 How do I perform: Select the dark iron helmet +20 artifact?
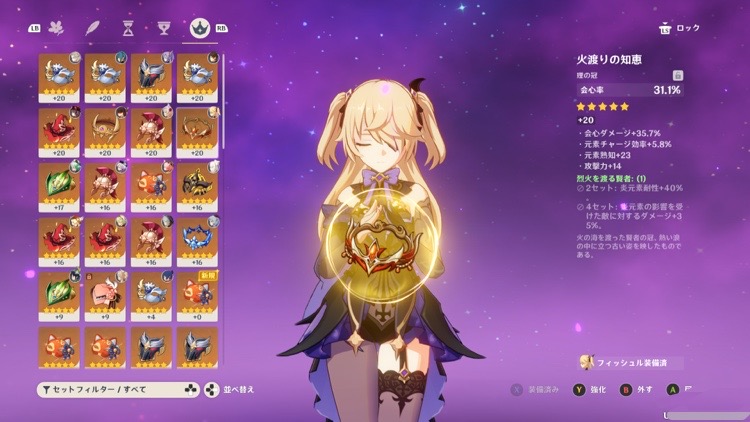151,76
